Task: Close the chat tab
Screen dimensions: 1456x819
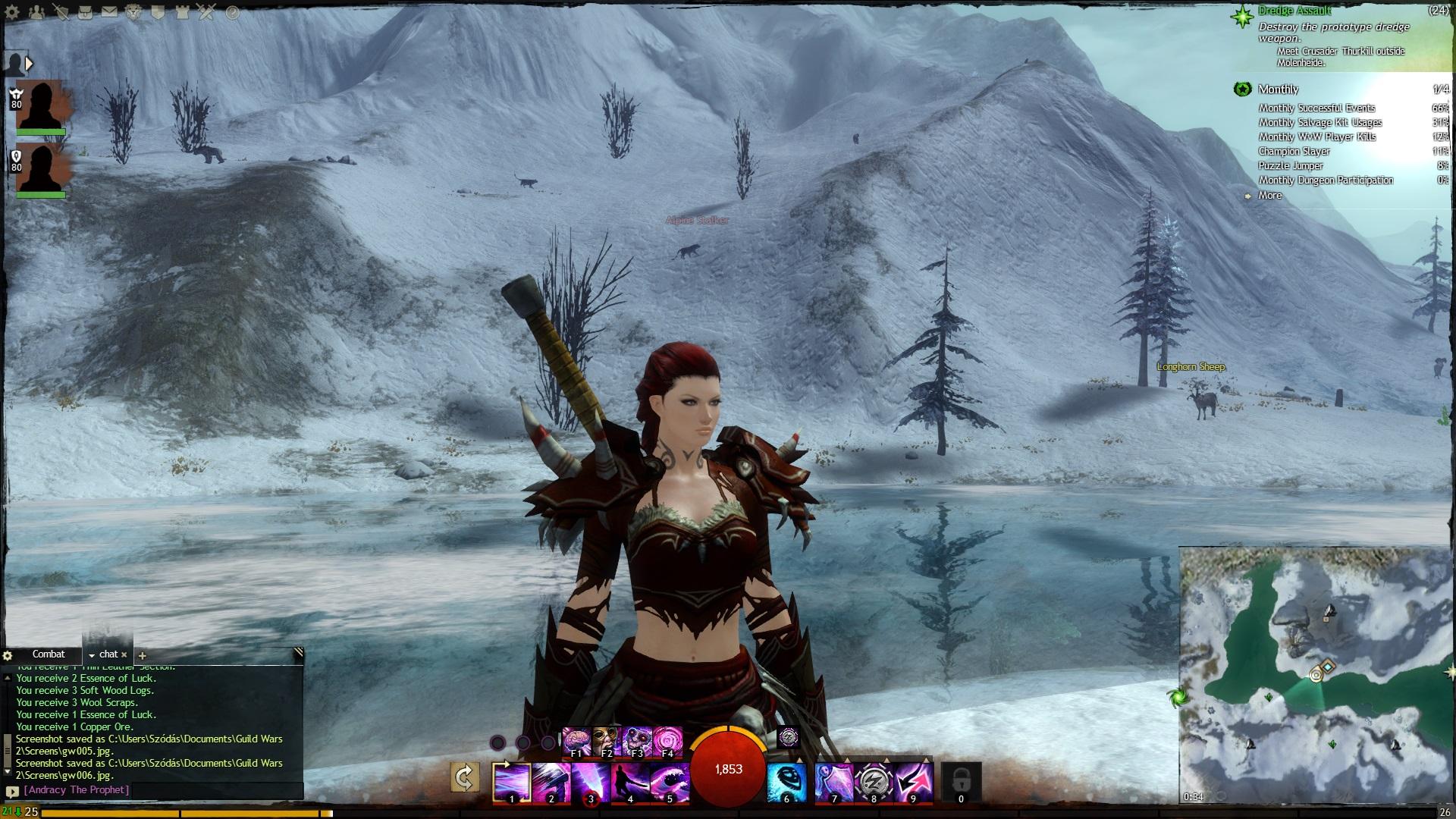Action: (x=124, y=654)
